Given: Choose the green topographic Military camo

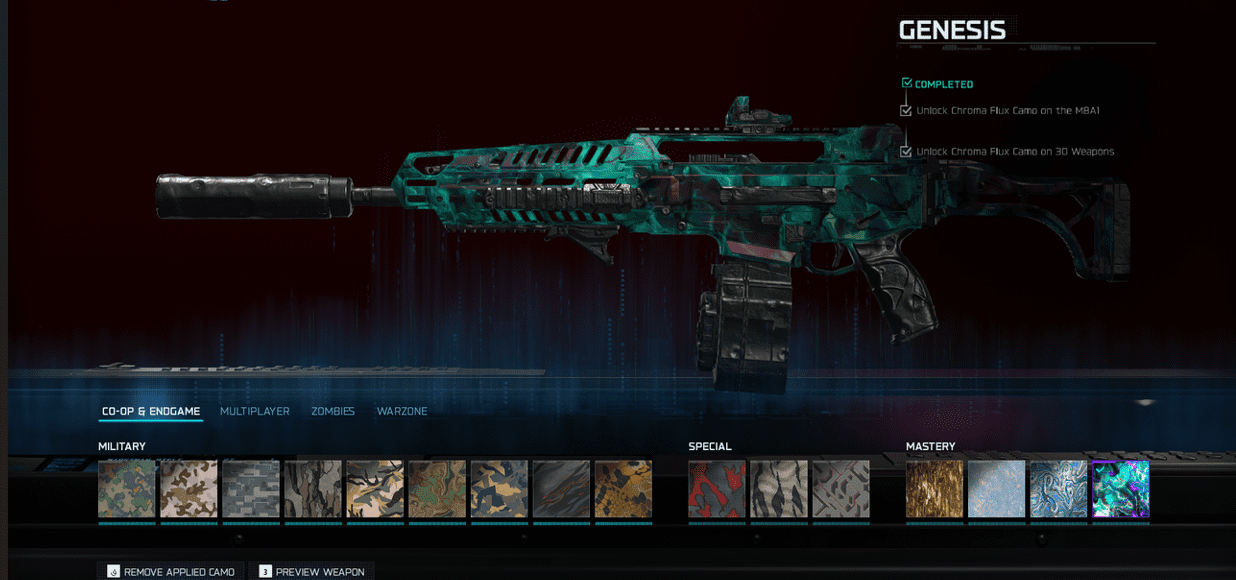Looking at the screenshot, I should pyautogui.click(x=436, y=489).
